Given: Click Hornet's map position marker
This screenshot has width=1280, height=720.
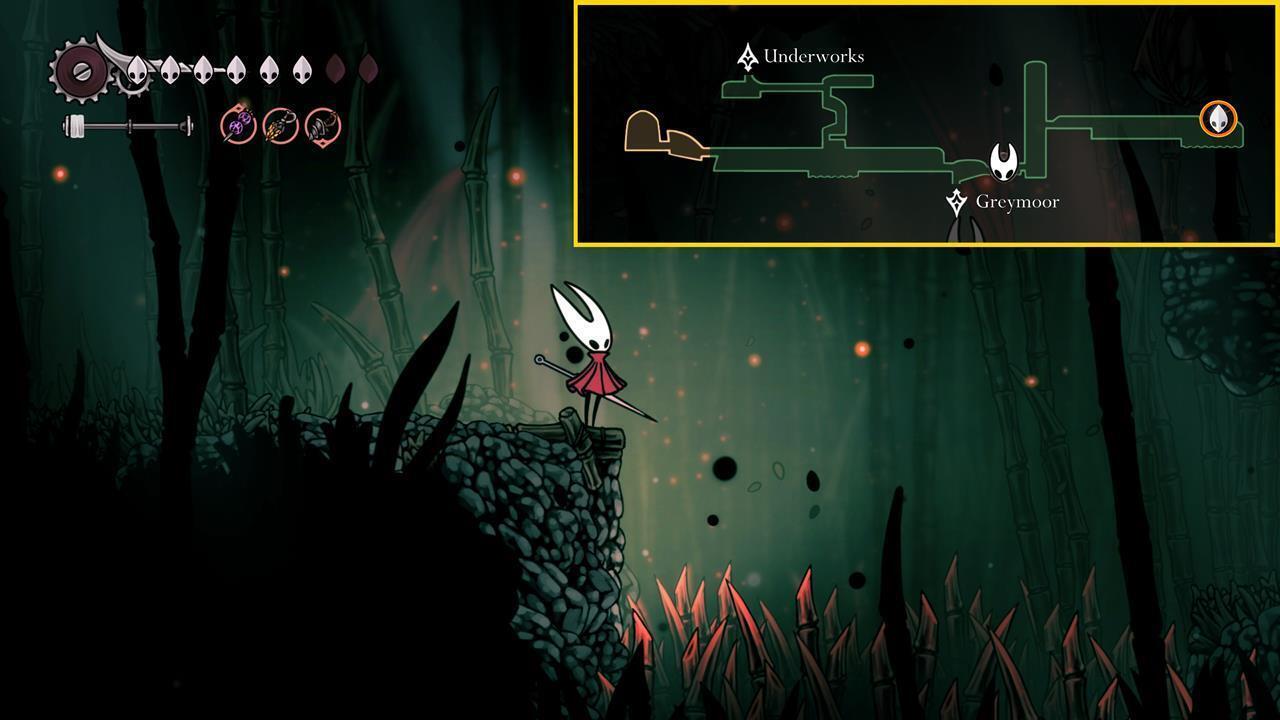Looking at the screenshot, I should coord(1004,162).
